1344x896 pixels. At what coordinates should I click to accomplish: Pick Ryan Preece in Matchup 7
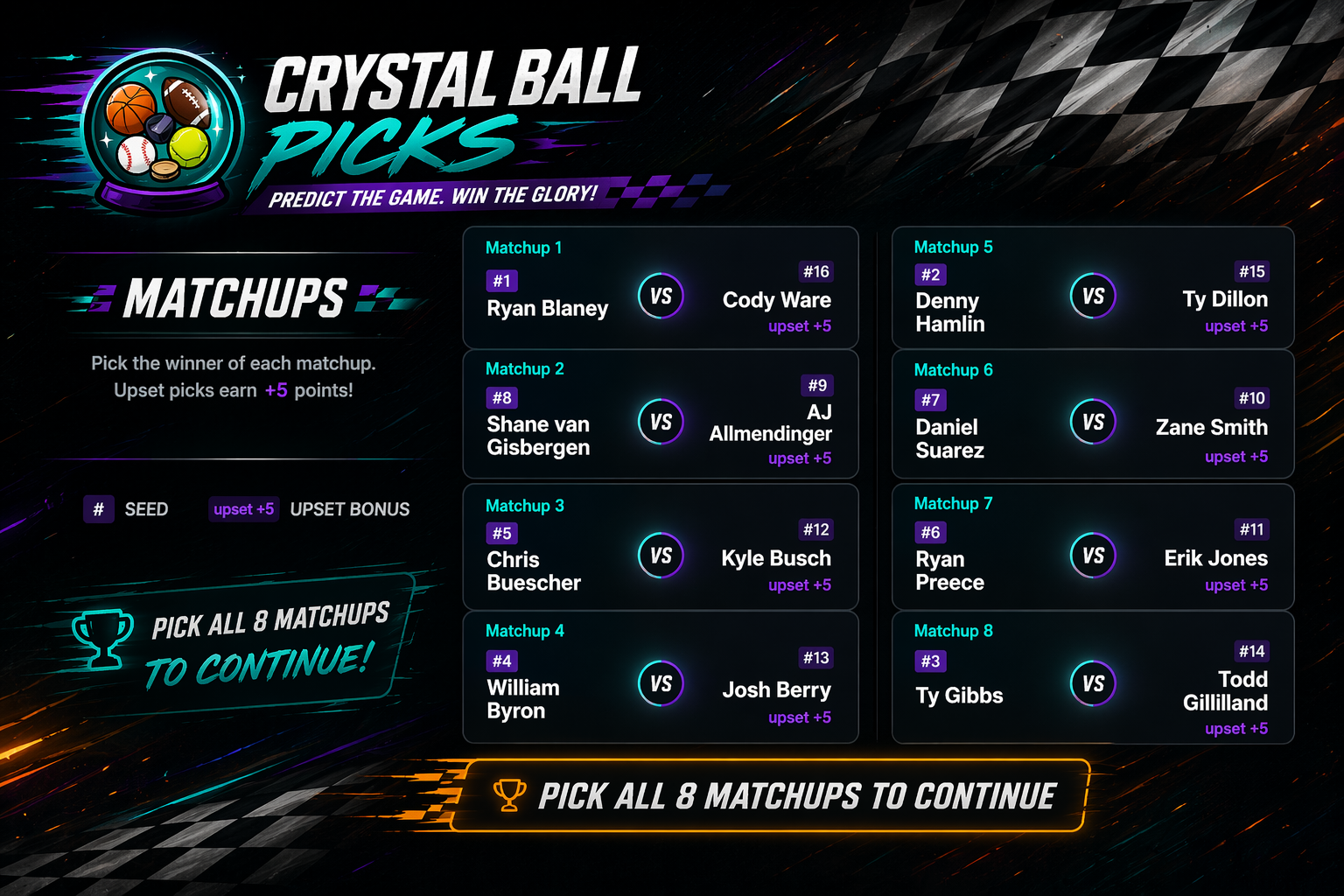point(949,570)
